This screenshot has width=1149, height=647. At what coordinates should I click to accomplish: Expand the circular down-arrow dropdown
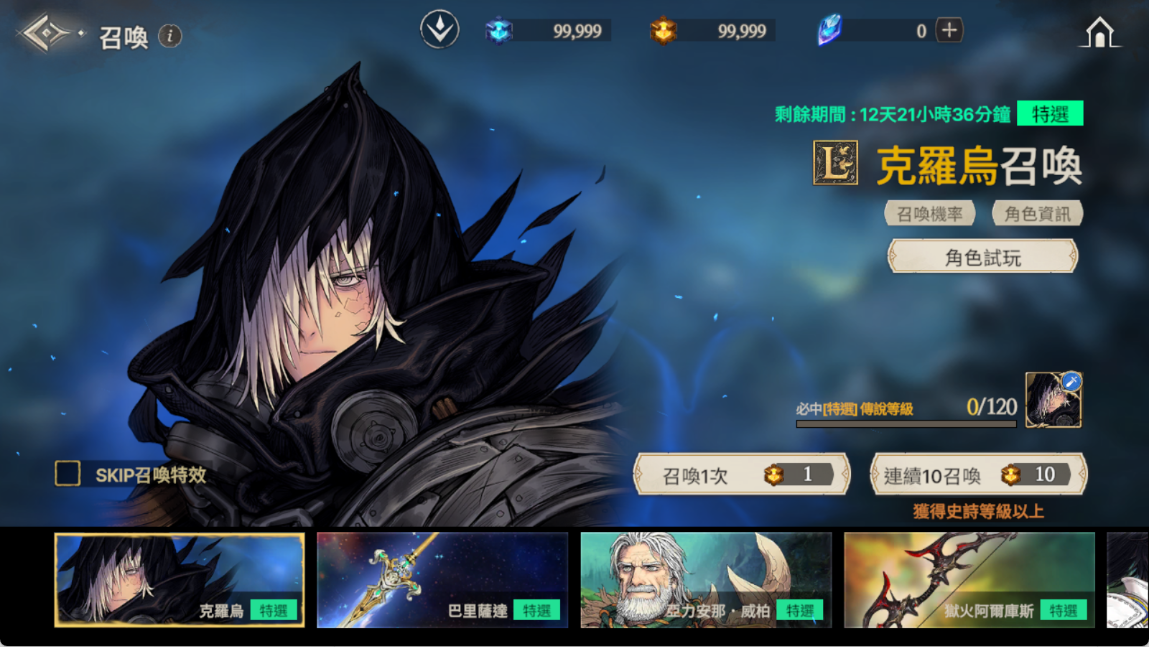tap(439, 30)
